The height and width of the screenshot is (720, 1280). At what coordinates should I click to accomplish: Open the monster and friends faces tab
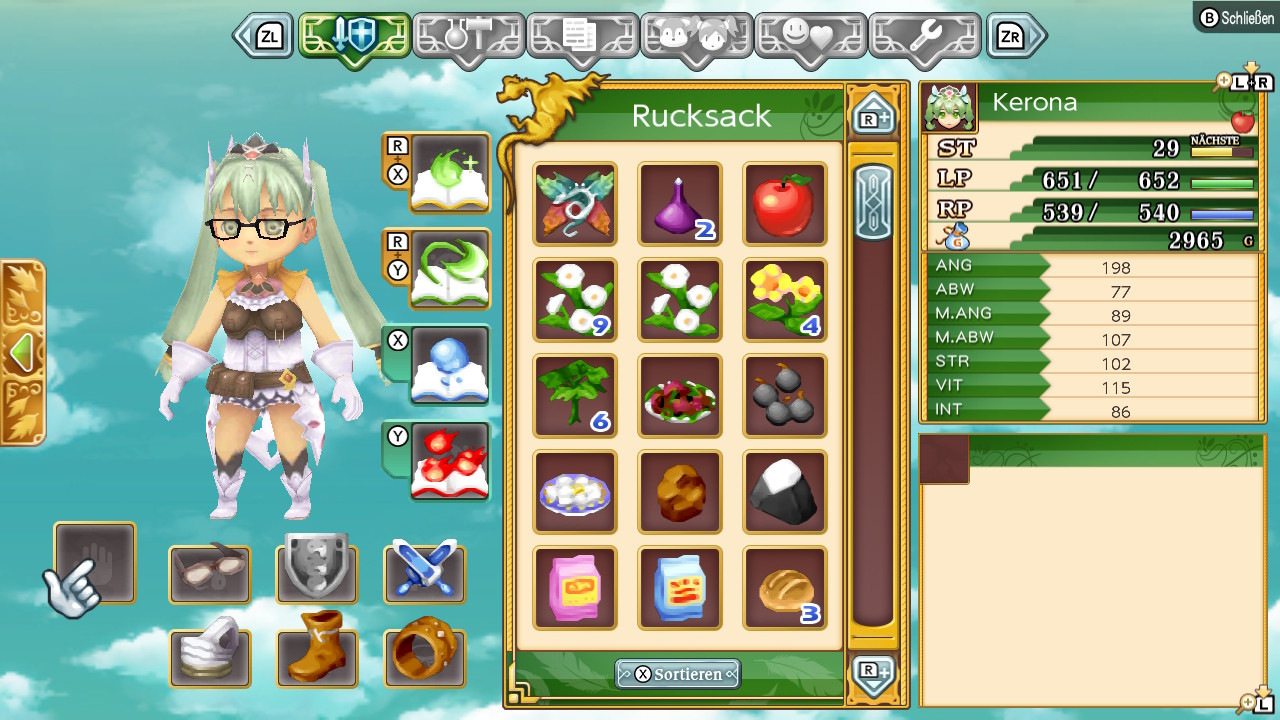point(696,39)
